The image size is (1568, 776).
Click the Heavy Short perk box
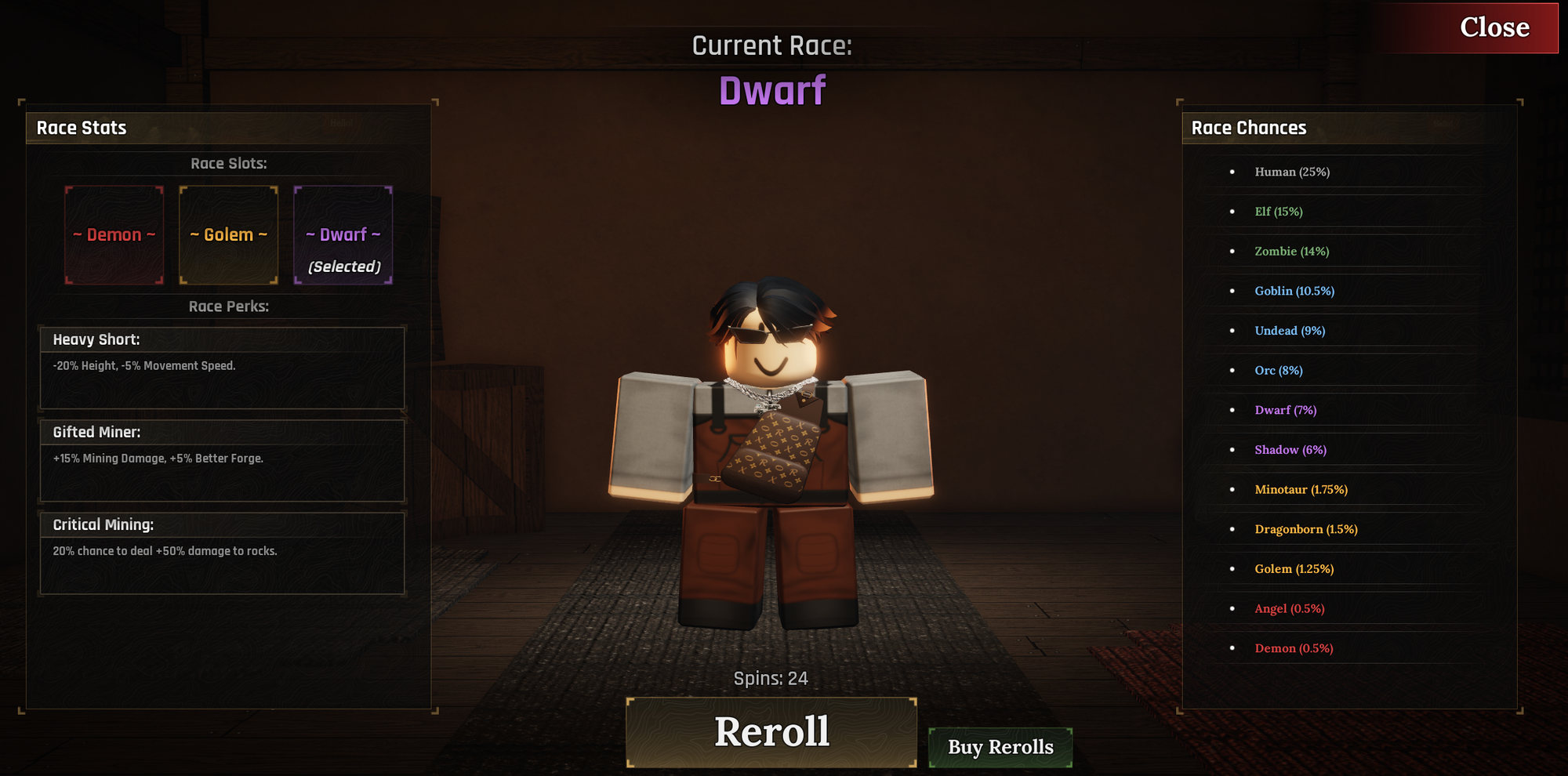pyautogui.click(x=223, y=368)
